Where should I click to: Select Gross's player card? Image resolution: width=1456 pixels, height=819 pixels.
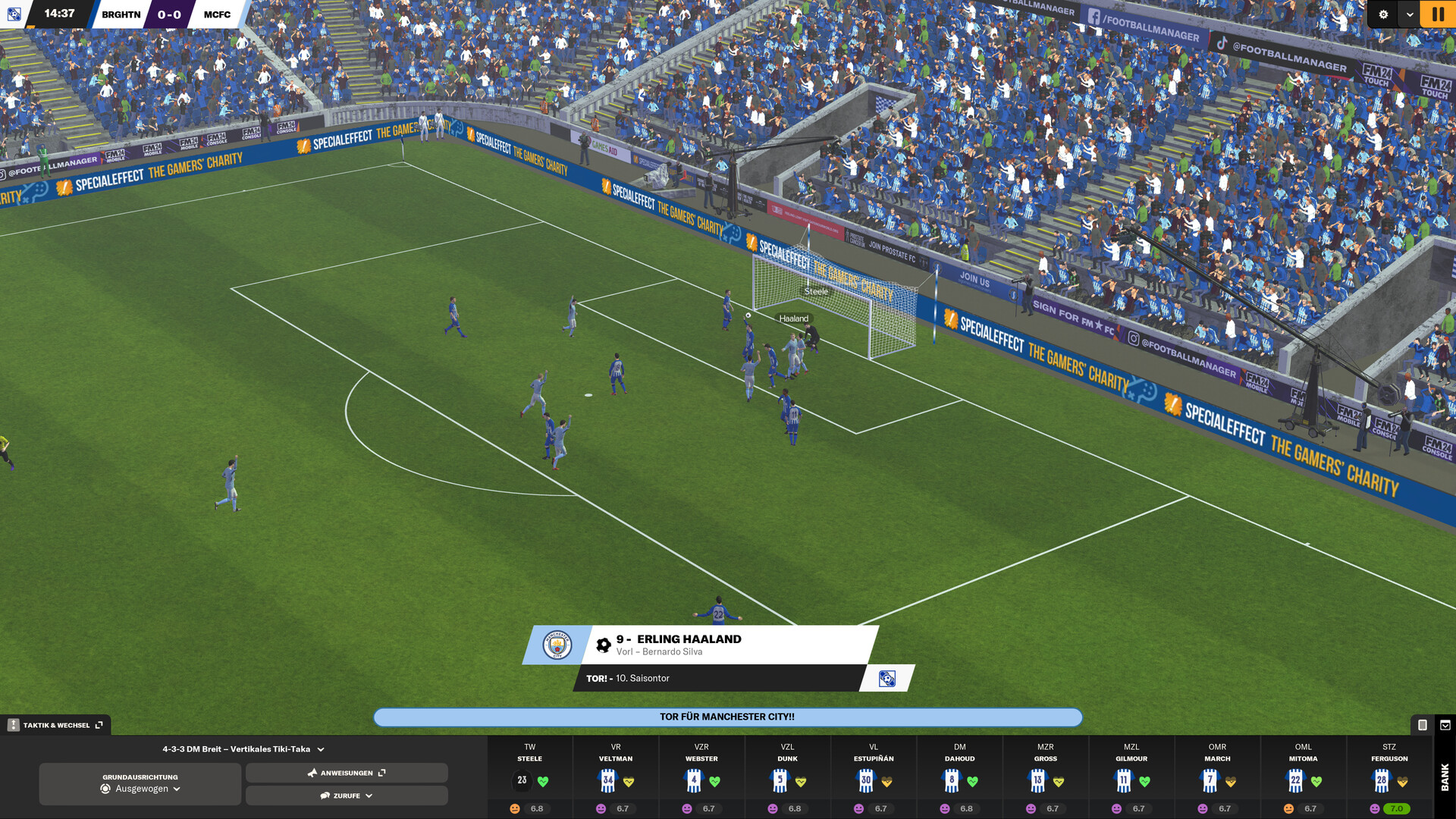click(x=1045, y=777)
